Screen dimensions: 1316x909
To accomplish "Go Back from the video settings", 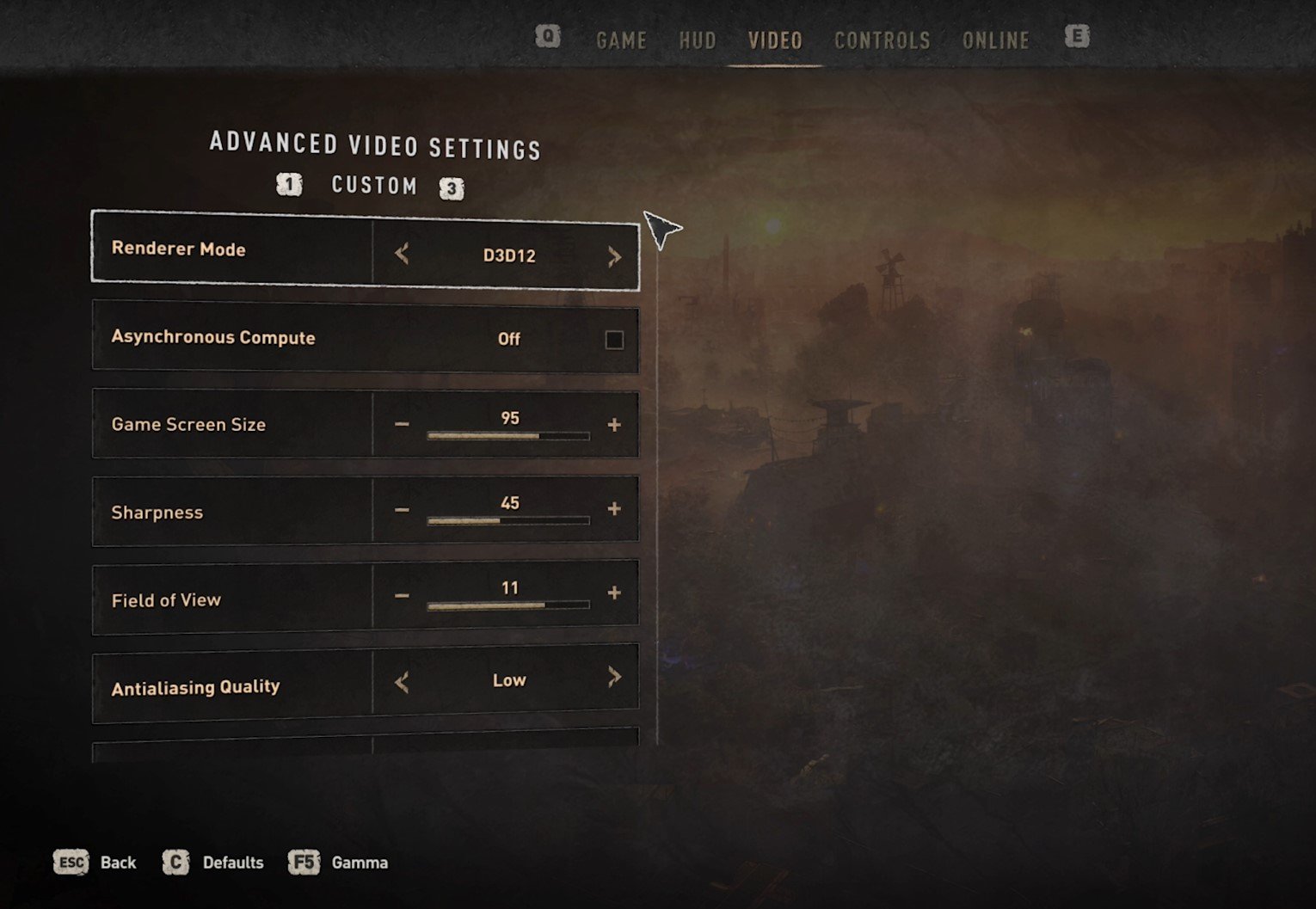I will [x=95, y=863].
